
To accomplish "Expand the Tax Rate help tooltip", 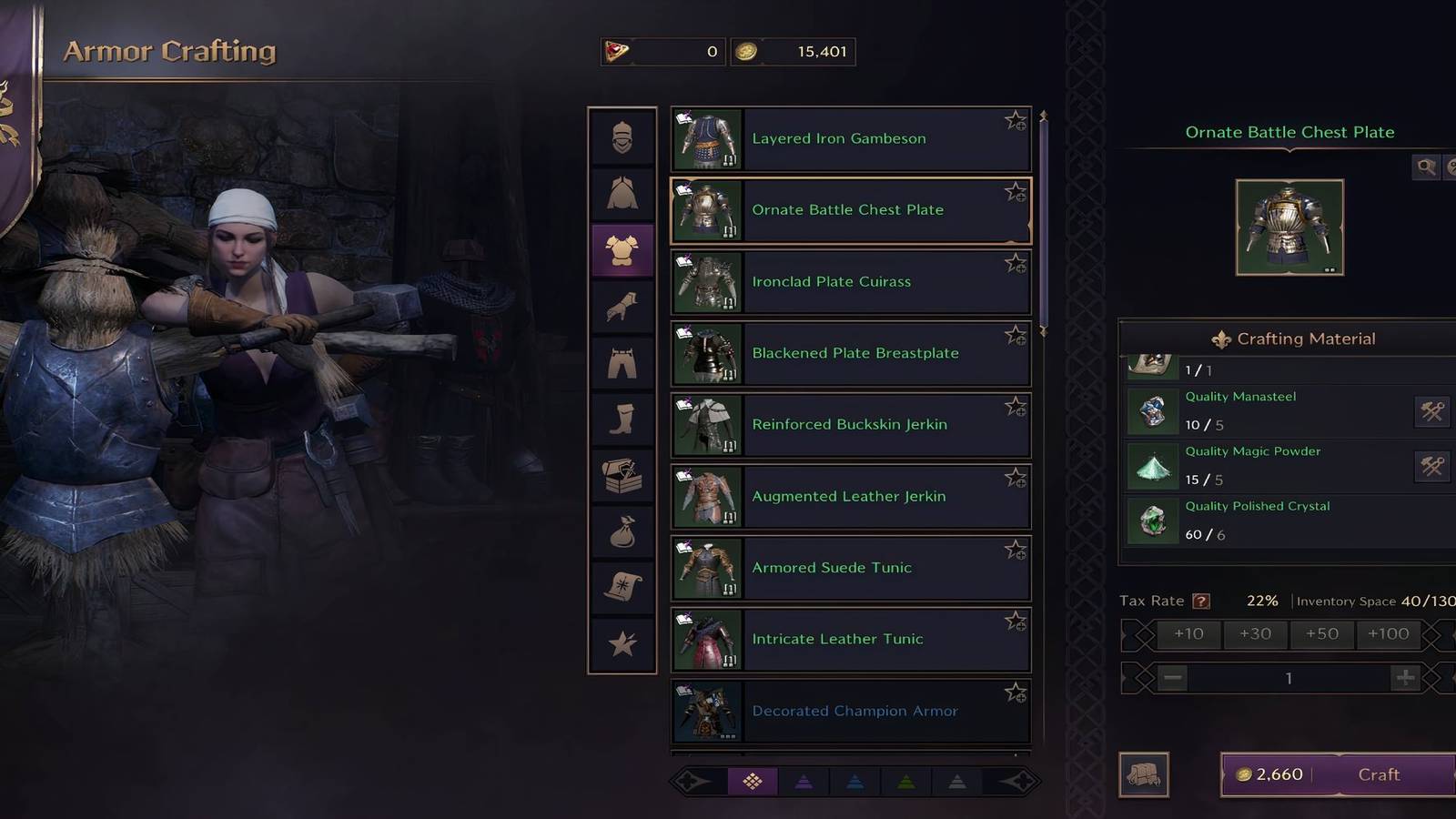I will [1201, 600].
